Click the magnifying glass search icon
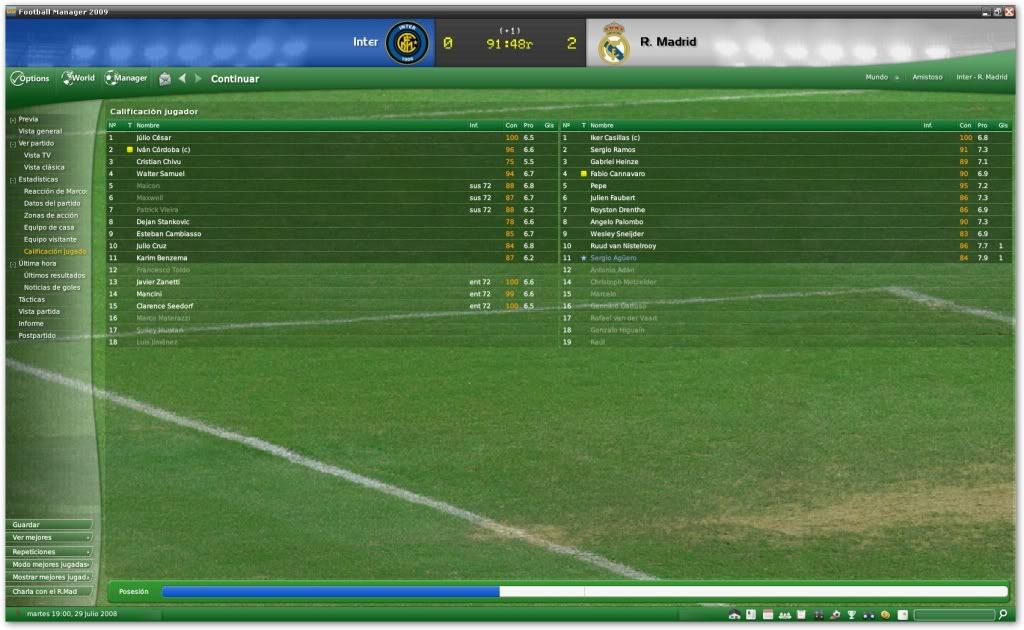The height and width of the screenshot is (630, 1024). (x=1003, y=614)
